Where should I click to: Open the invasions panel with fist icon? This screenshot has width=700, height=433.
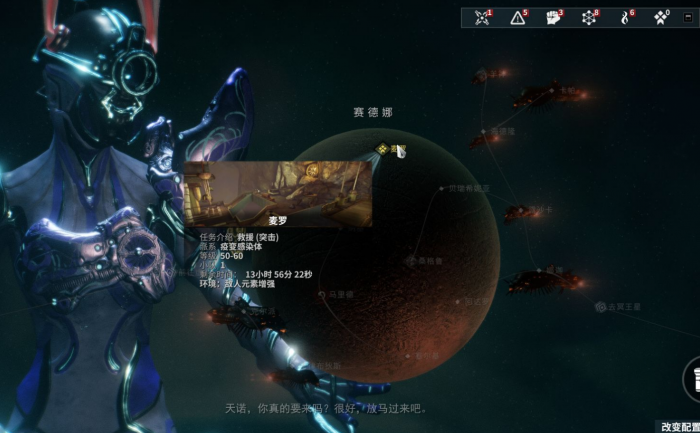[554, 17]
